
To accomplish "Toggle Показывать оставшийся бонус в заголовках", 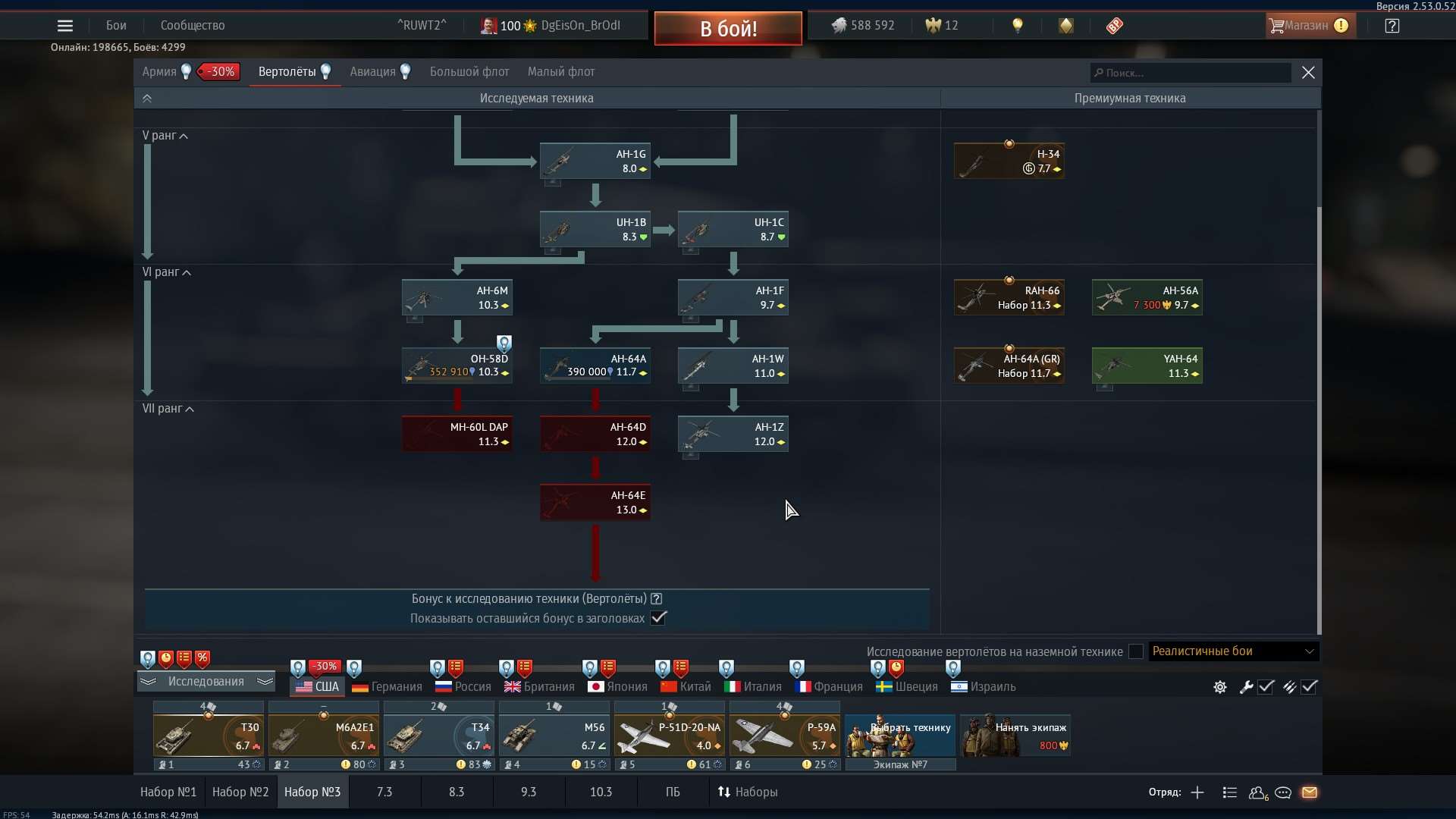I will pyautogui.click(x=658, y=618).
